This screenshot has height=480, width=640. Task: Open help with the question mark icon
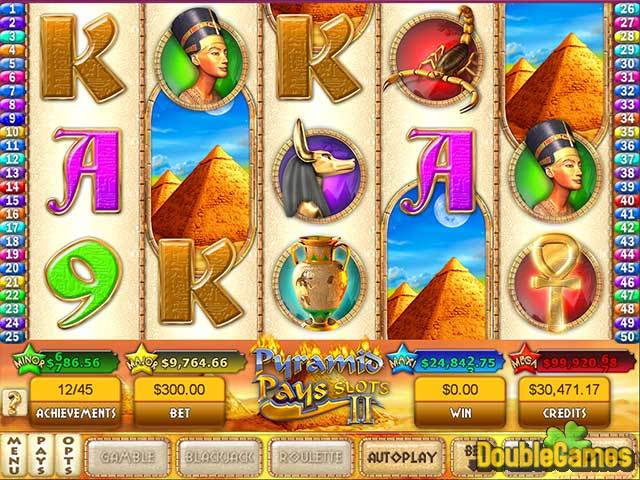tap(13, 402)
